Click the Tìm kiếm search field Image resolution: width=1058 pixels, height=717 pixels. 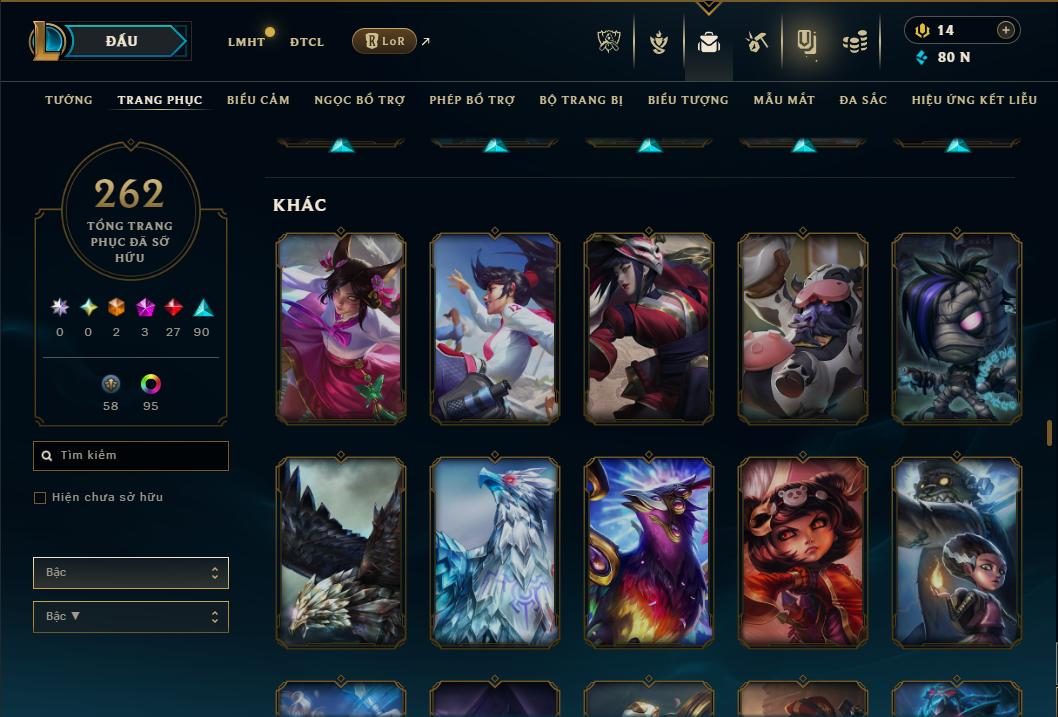[x=131, y=456]
